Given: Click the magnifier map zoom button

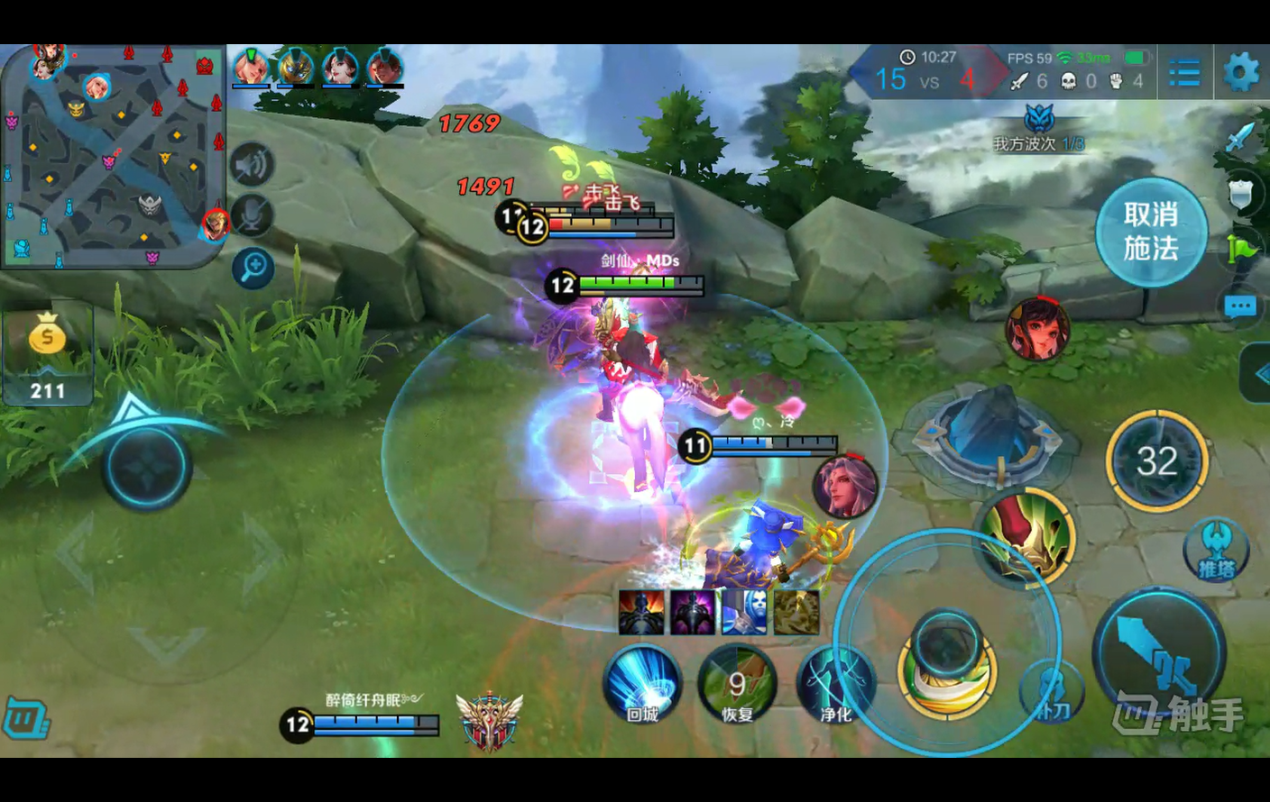Looking at the screenshot, I should [253, 267].
